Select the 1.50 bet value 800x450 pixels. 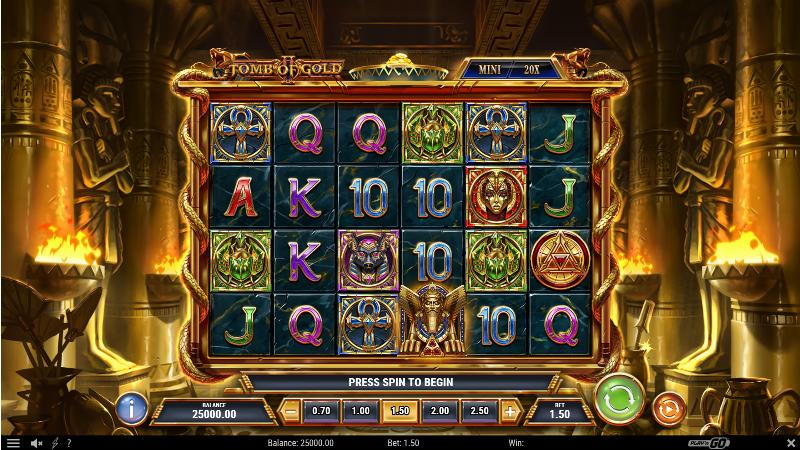click(400, 410)
